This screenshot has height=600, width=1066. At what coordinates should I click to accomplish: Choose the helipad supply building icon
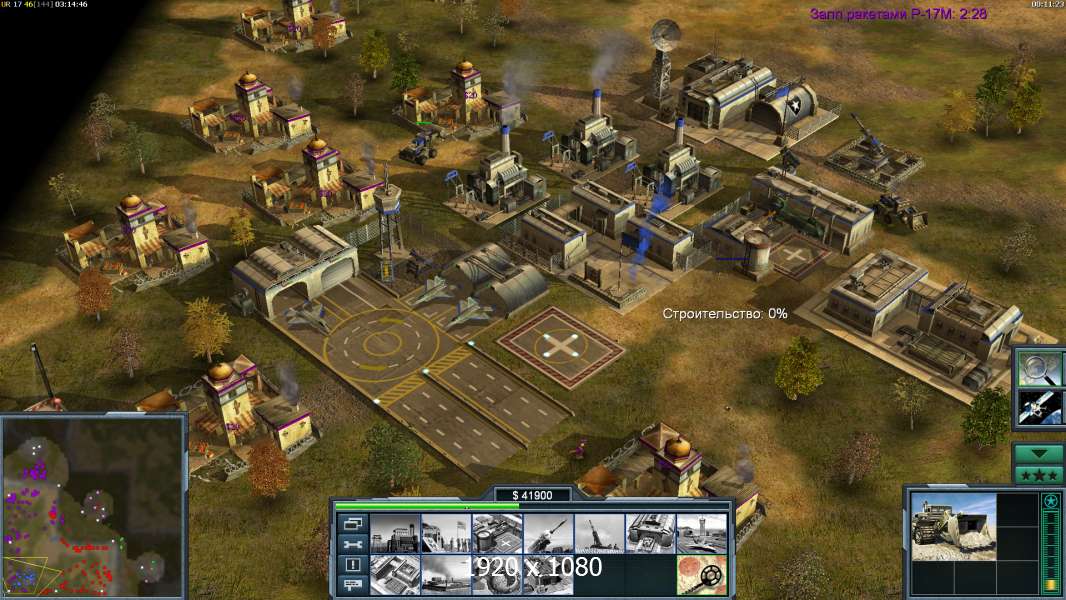pyautogui.click(x=496, y=534)
